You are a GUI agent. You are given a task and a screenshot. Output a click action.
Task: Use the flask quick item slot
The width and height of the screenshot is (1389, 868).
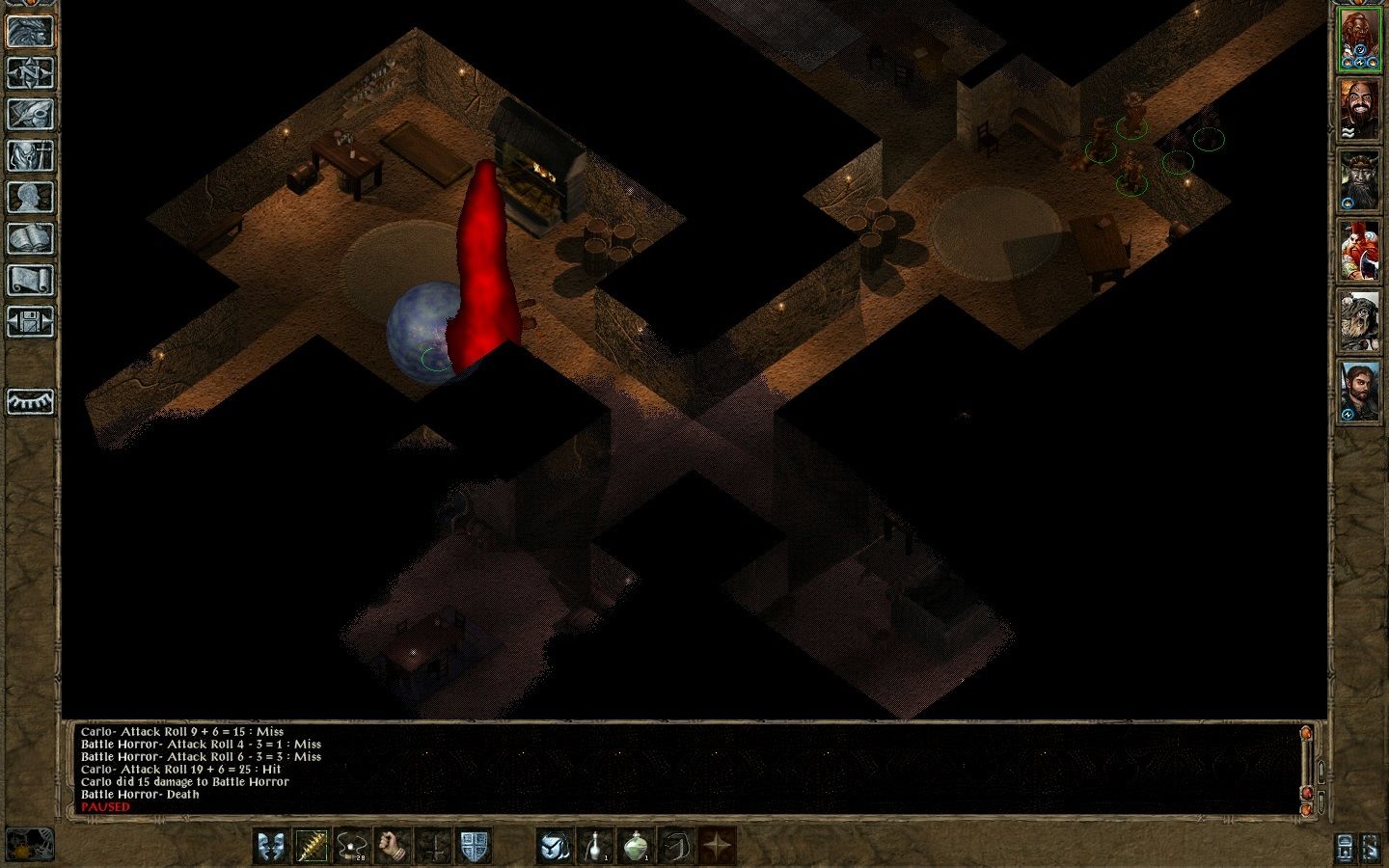595,846
